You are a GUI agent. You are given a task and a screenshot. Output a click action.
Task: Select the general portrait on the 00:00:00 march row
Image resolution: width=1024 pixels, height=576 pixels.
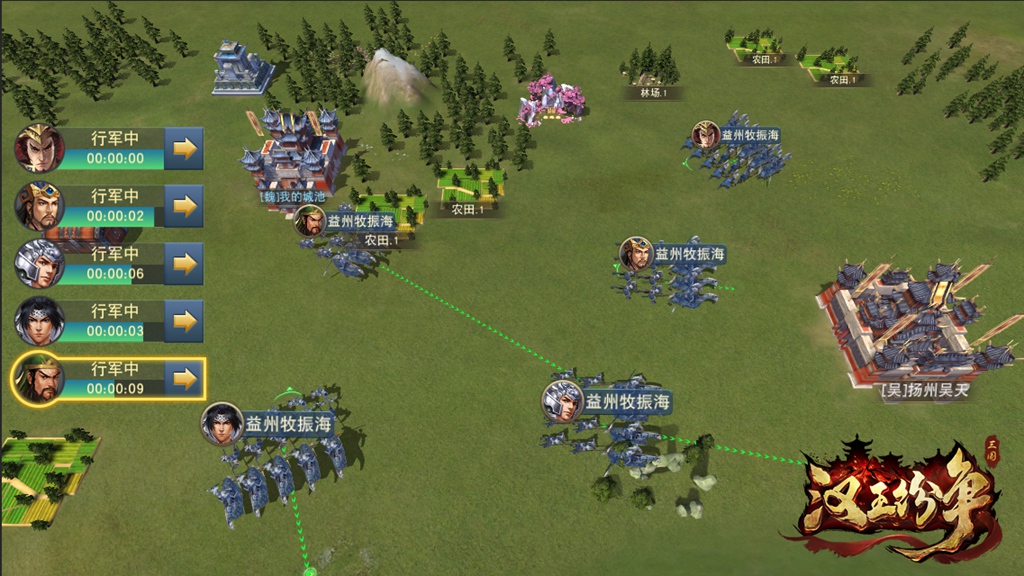[39, 148]
